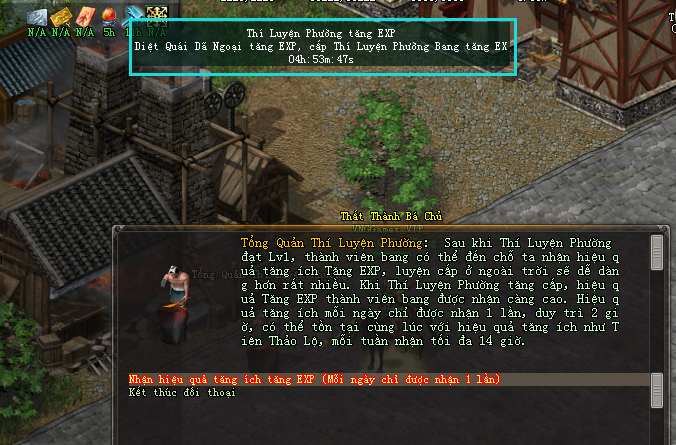Click the blue scroll buff icon

133,16
